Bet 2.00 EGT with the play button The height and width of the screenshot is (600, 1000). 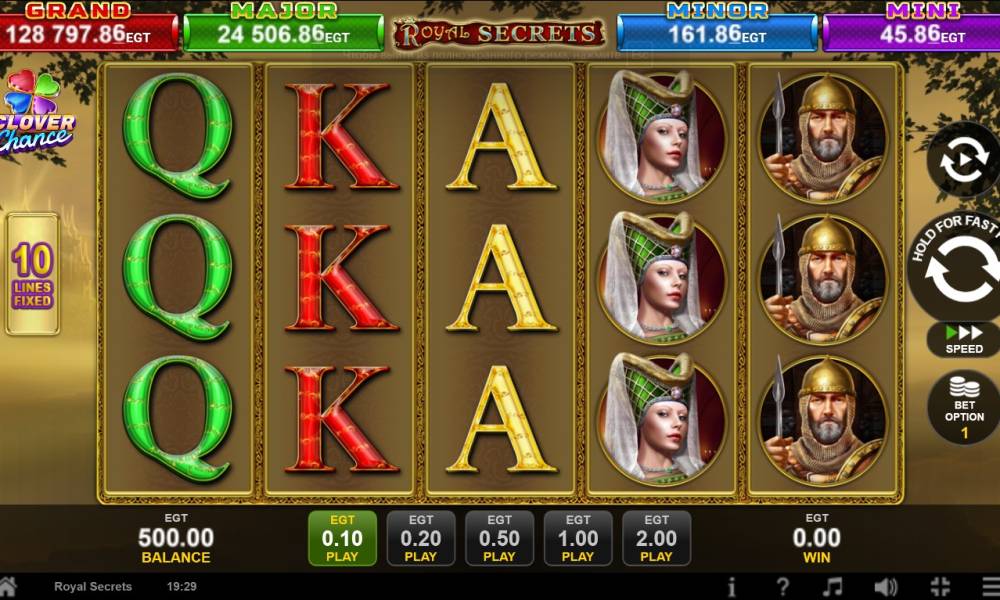click(x=656, y=538)
